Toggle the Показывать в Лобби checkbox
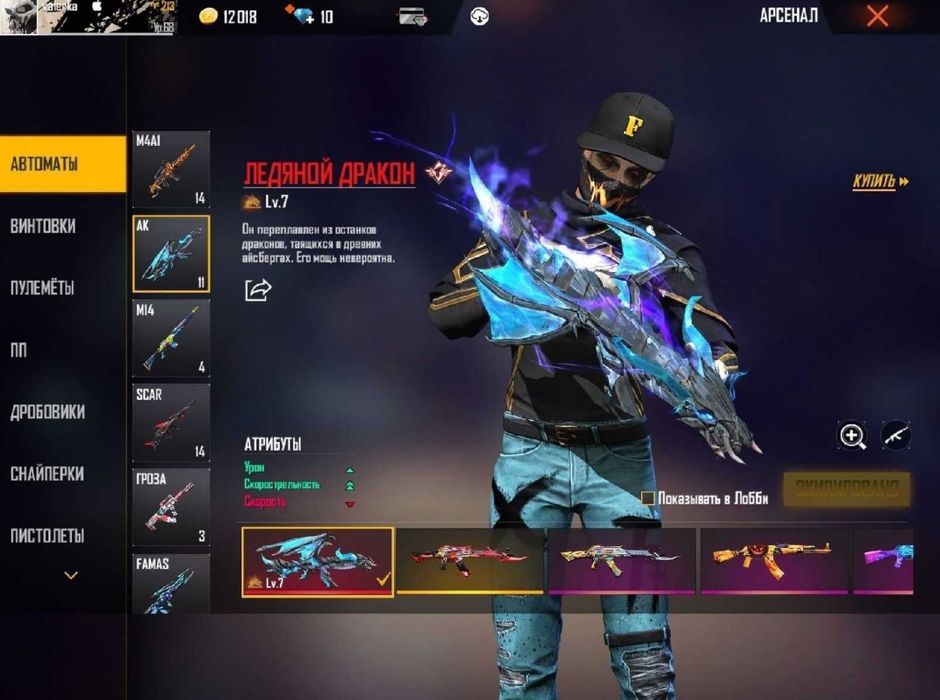The width and height of the screenshot is (940, 700). click(x=648, y=498)
